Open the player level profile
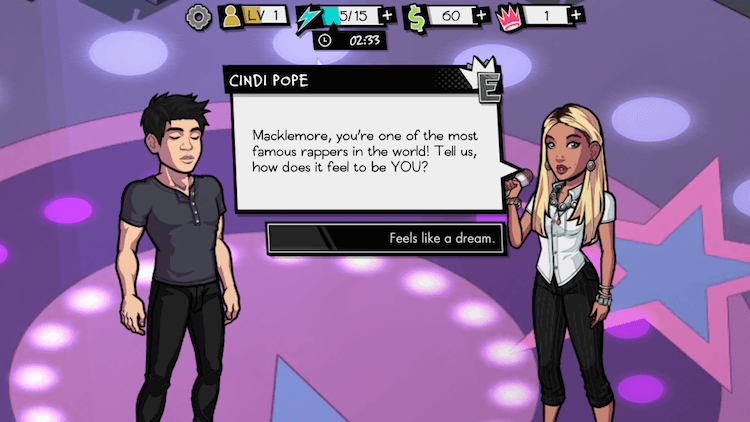 tap(254, 16)
